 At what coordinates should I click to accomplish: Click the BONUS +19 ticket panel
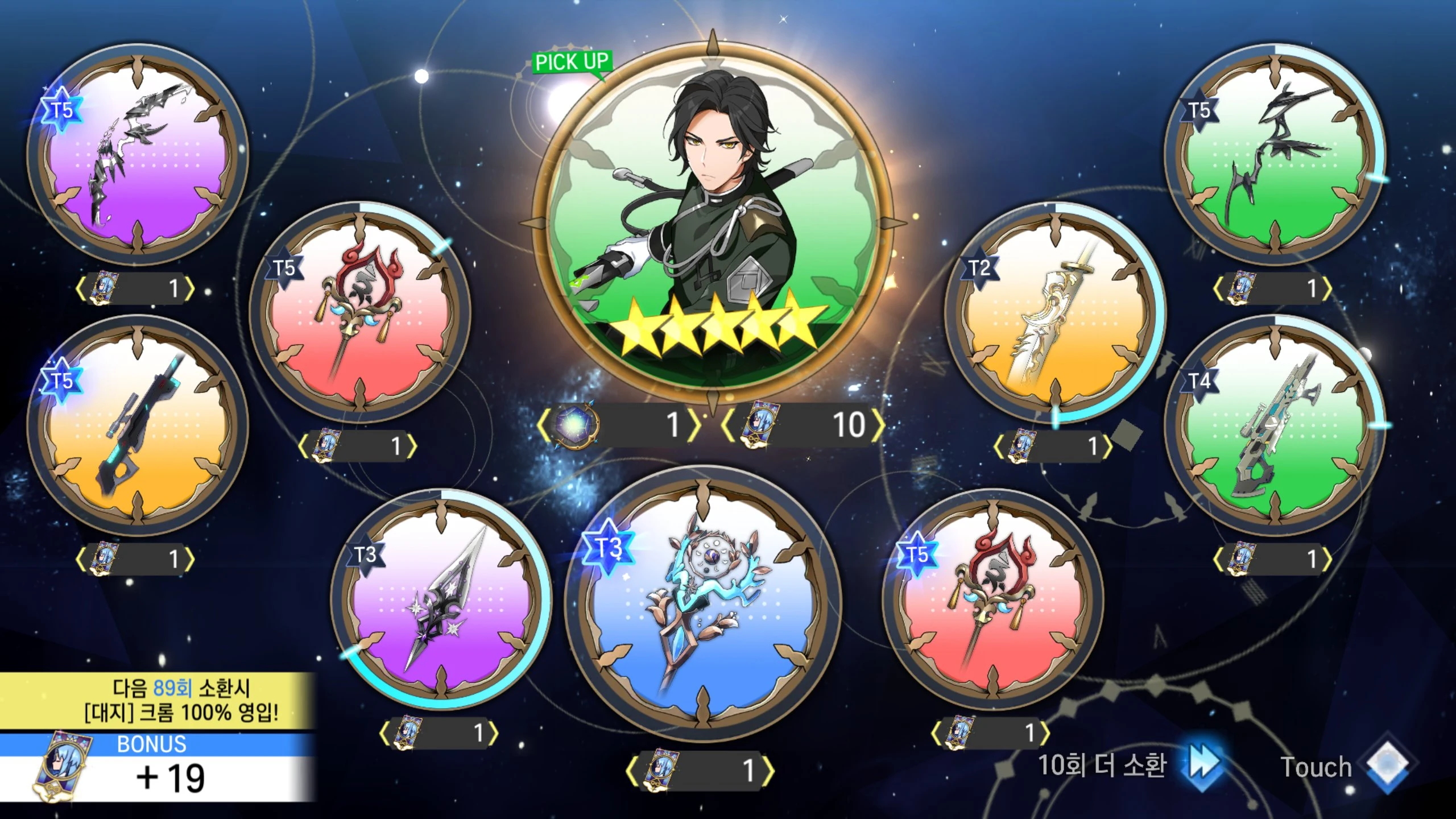coord(158,768)
